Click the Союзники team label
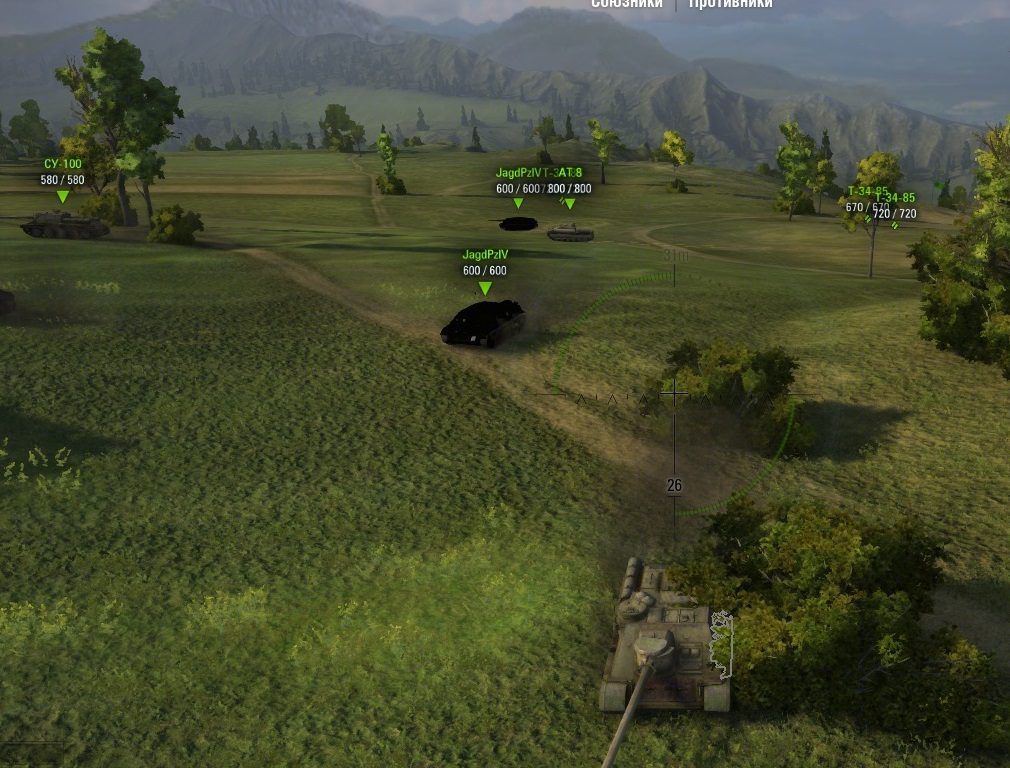 coord(627,4)
